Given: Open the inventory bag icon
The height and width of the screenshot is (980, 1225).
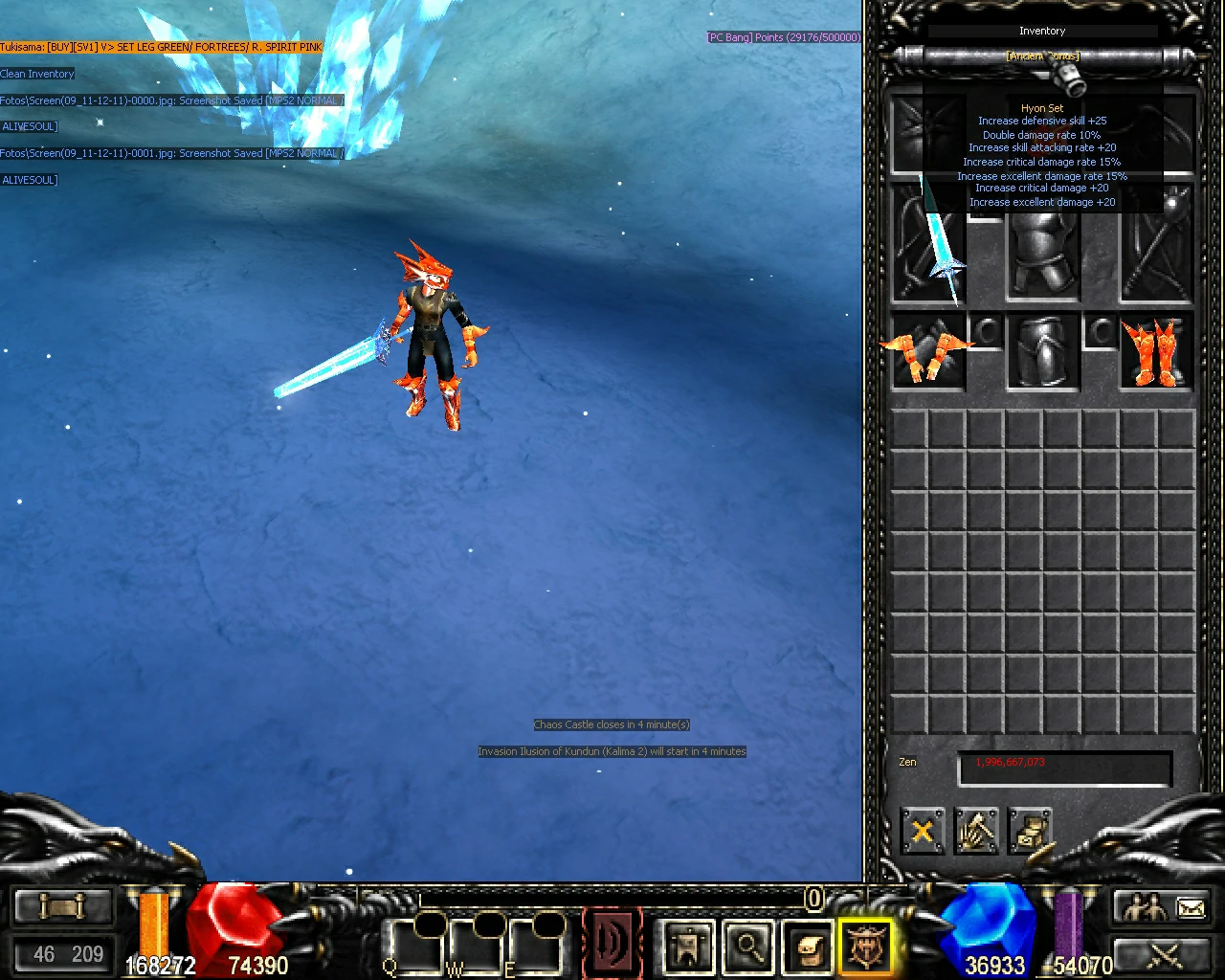Looking at the screenshot, I should 807,947.
